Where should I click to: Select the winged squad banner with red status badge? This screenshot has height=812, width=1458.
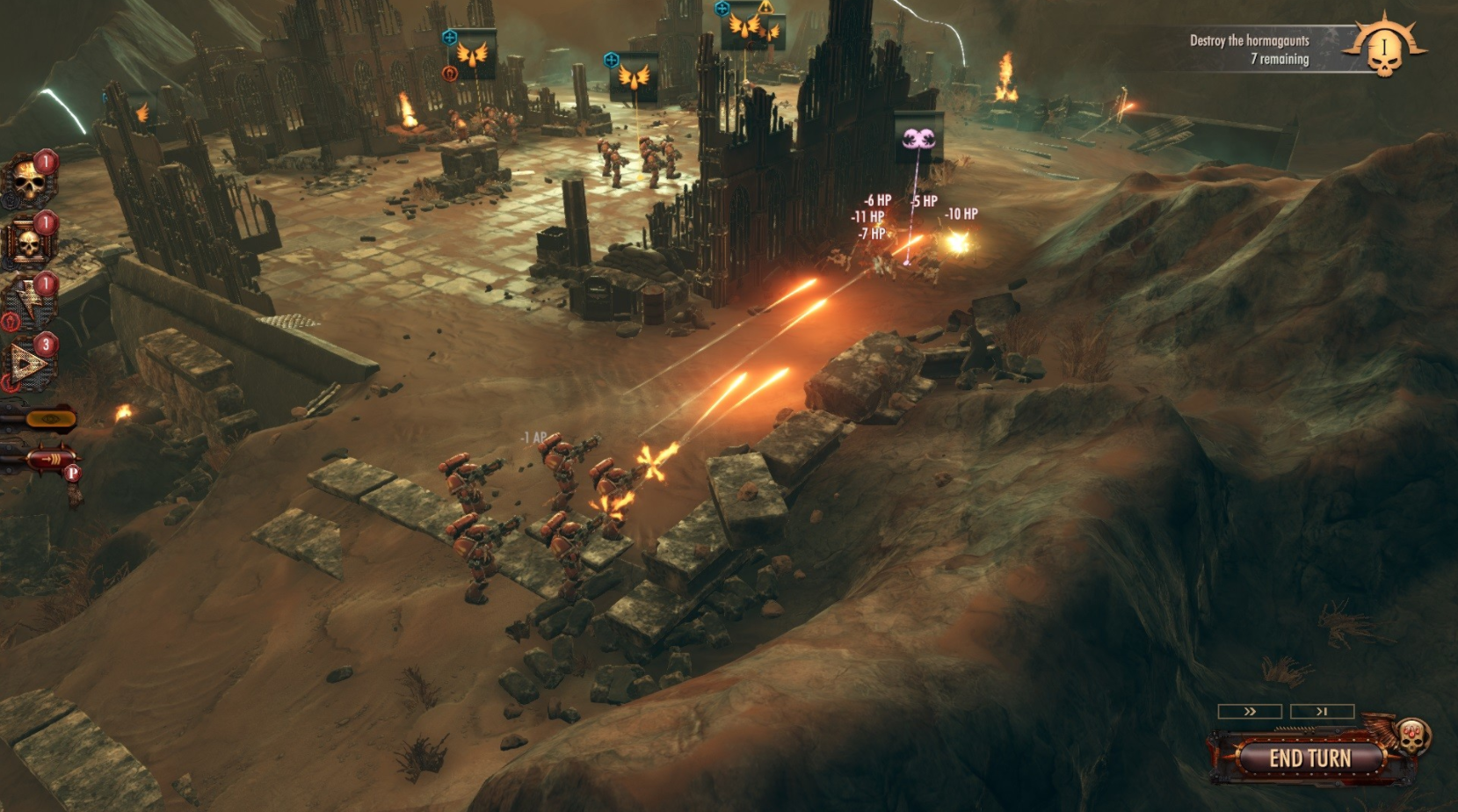(472, 55)
